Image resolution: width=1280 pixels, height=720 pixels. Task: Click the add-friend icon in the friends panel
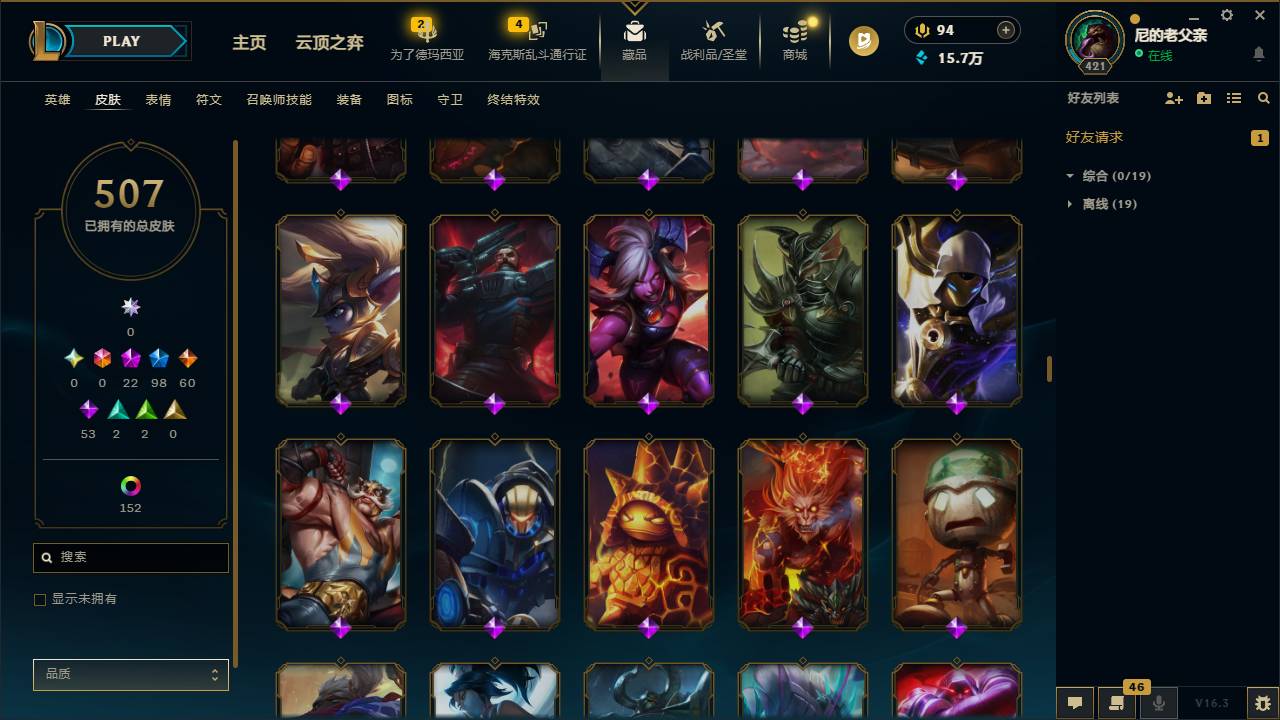(x=1172, y=98)
